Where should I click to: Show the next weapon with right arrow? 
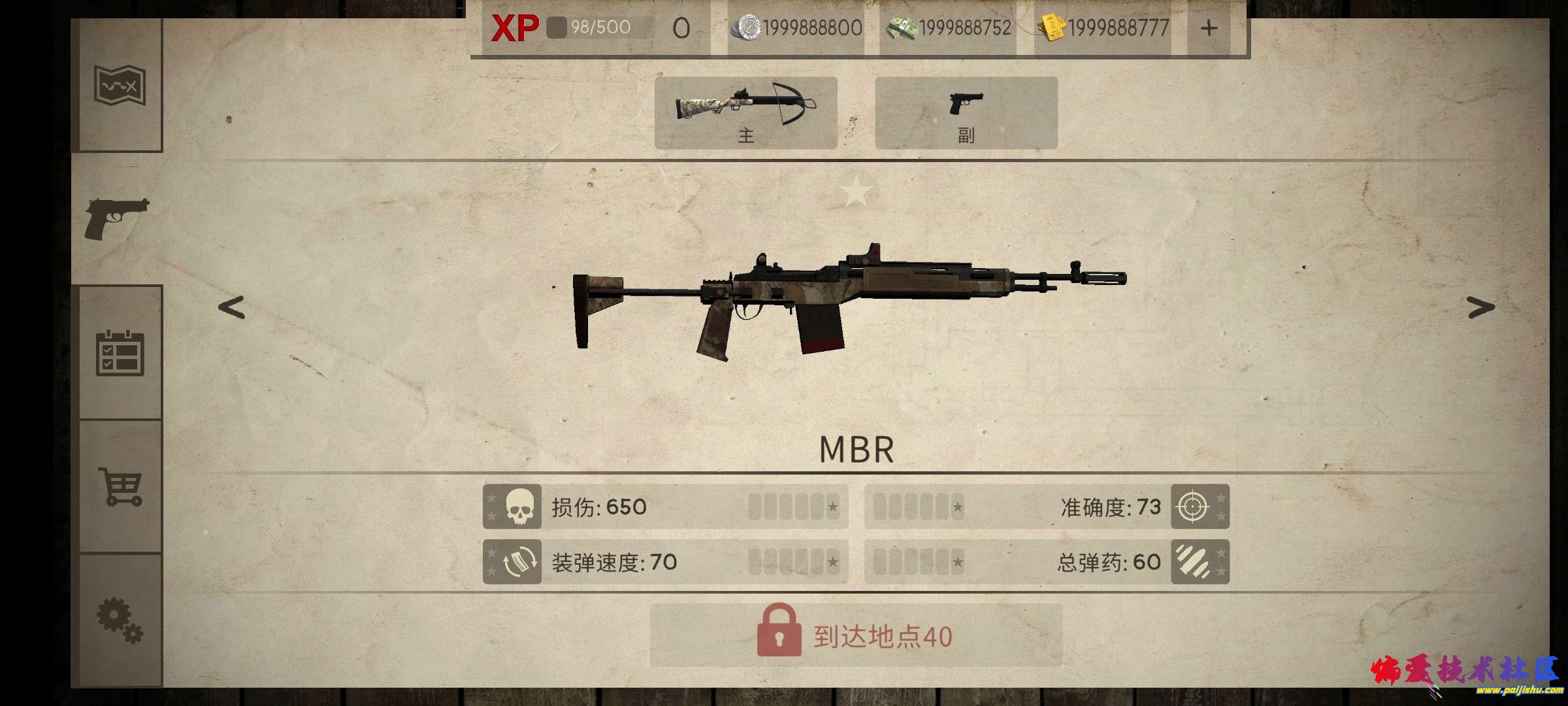coord(1480,307)
